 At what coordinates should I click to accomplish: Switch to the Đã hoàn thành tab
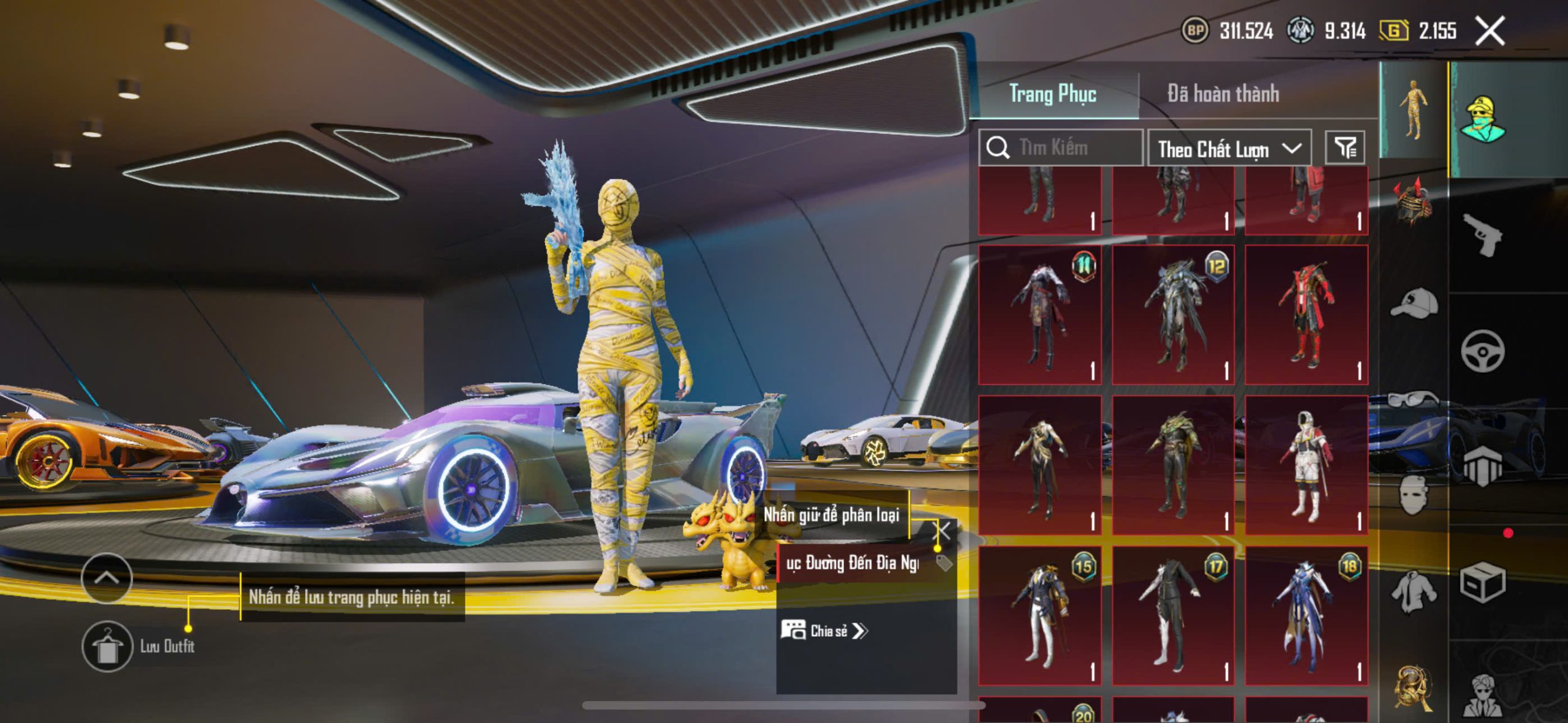(x=1223, y=94)
